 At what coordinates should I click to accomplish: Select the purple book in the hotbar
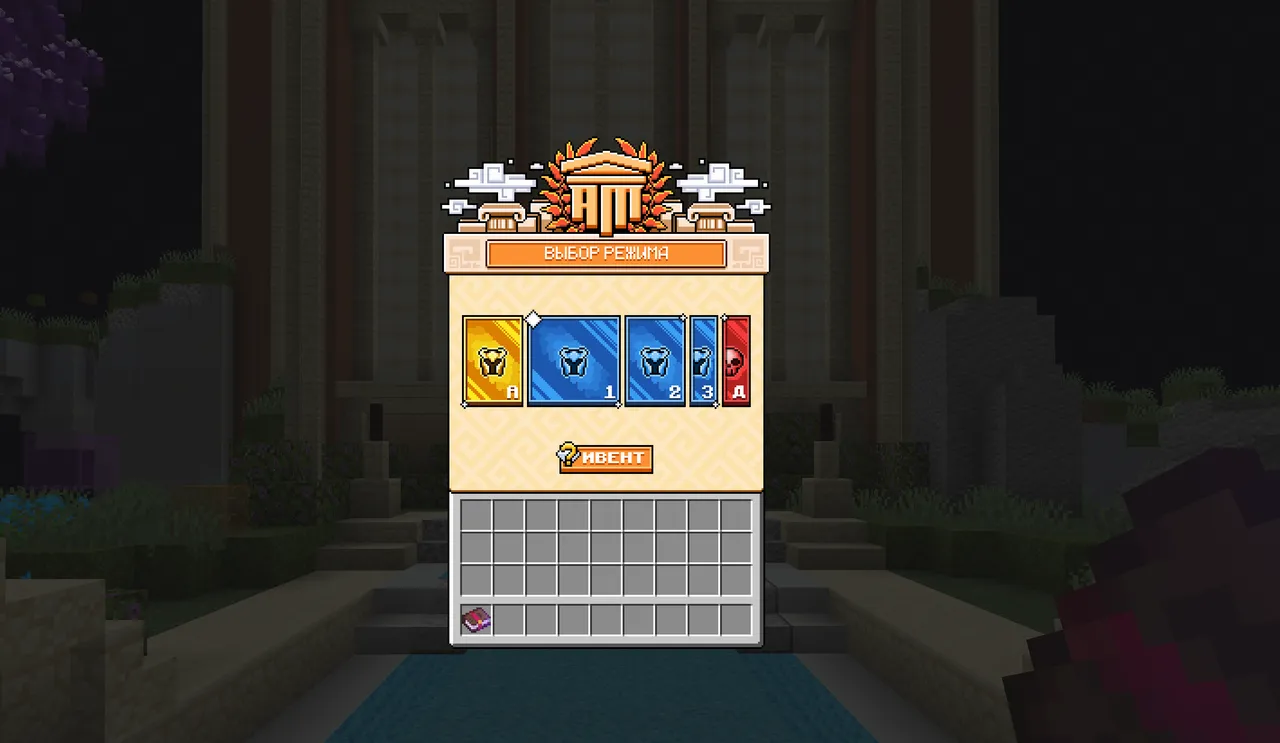[x=476, y=620]
